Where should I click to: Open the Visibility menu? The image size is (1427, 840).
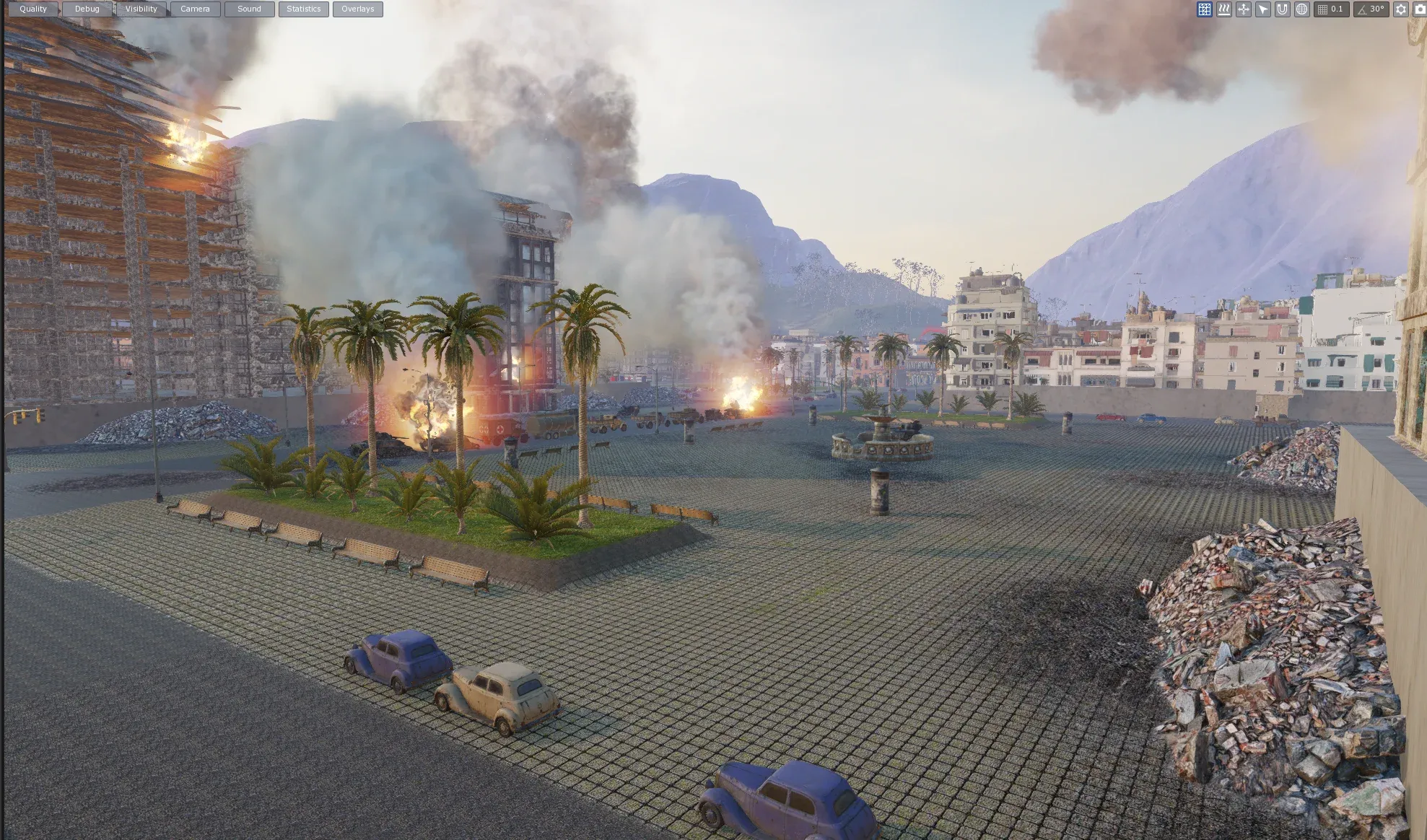coord(141,9)
